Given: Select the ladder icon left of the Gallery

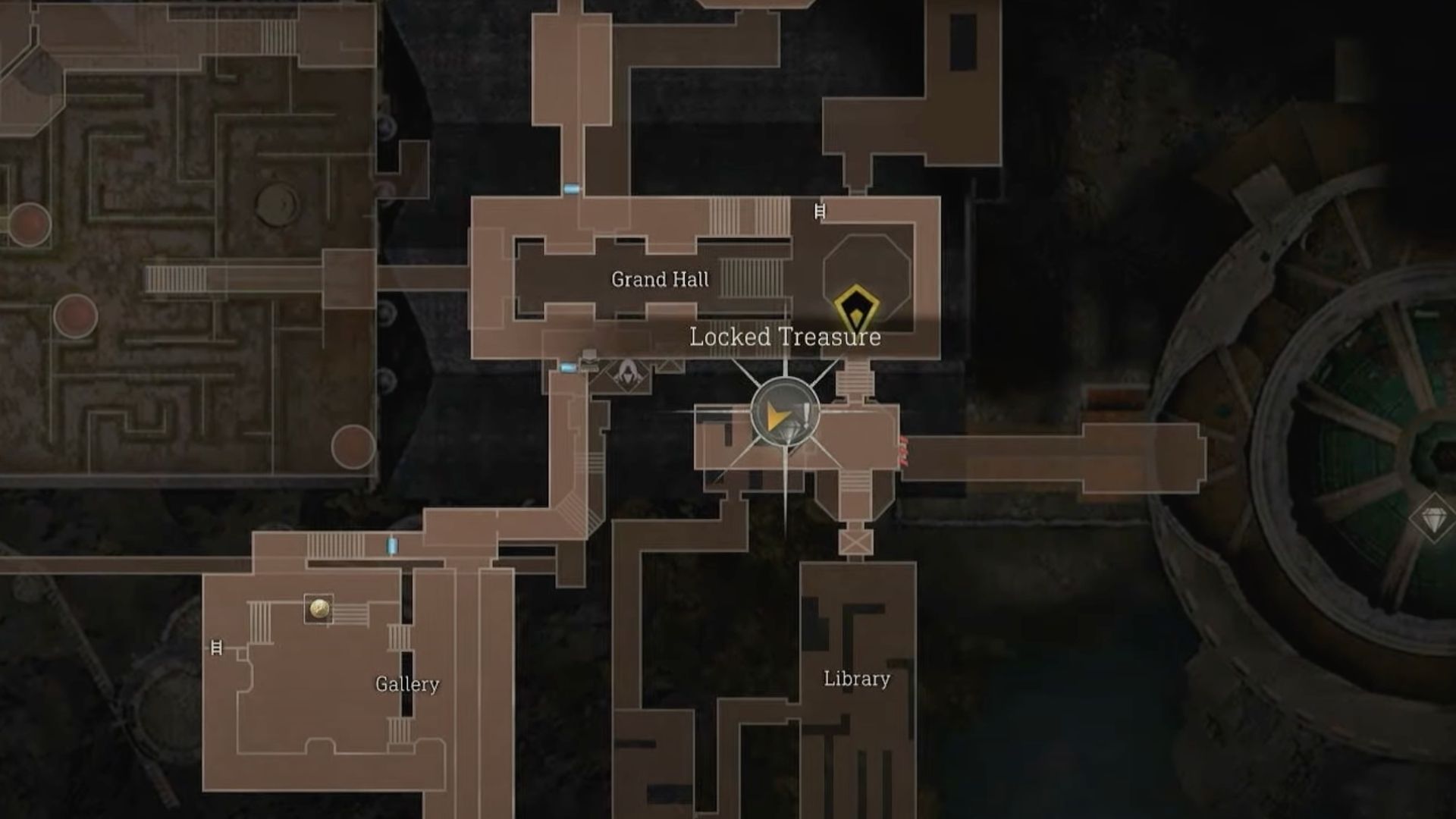Looking at the screenshot, I should click(216, 647).
